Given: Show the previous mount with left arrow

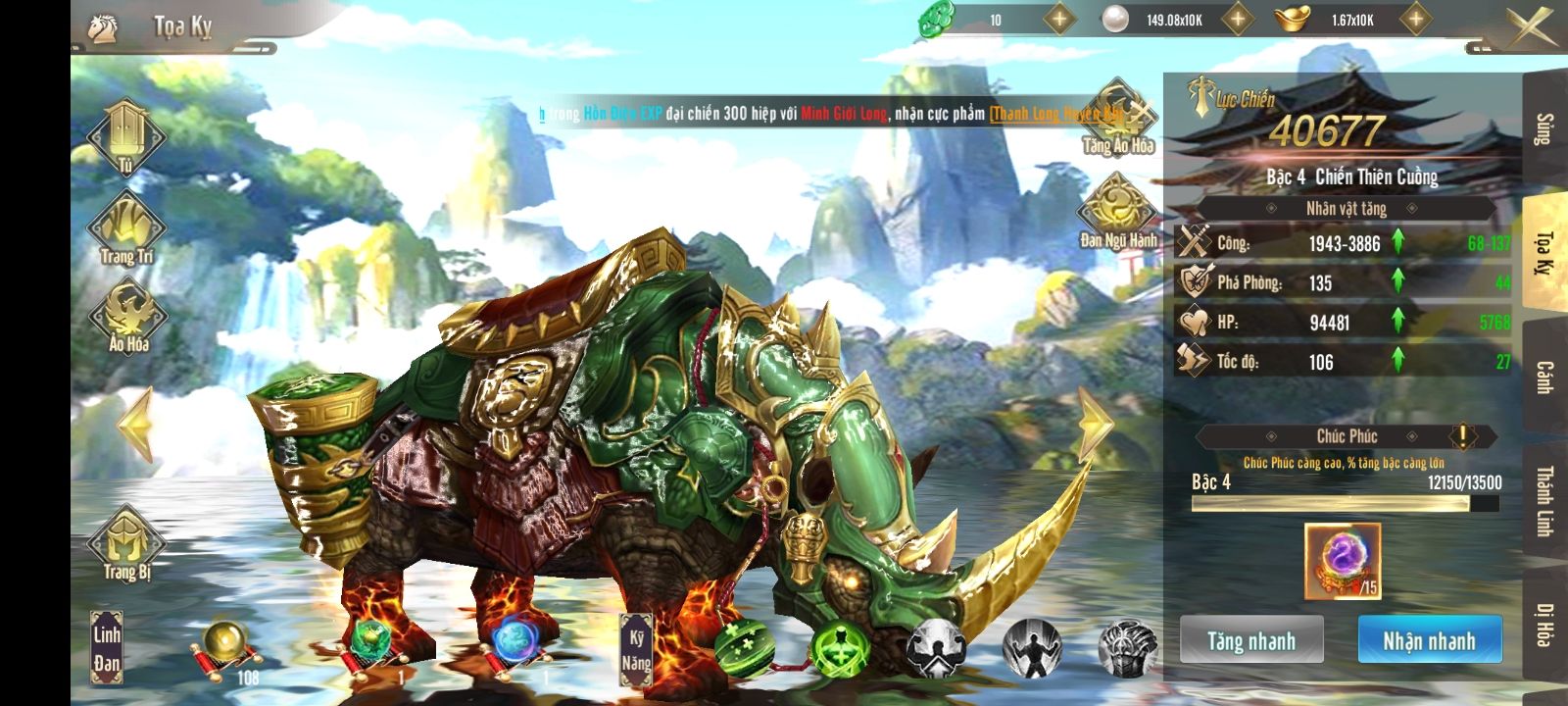Looking at the screenshot, I should [x=136, y=424].
